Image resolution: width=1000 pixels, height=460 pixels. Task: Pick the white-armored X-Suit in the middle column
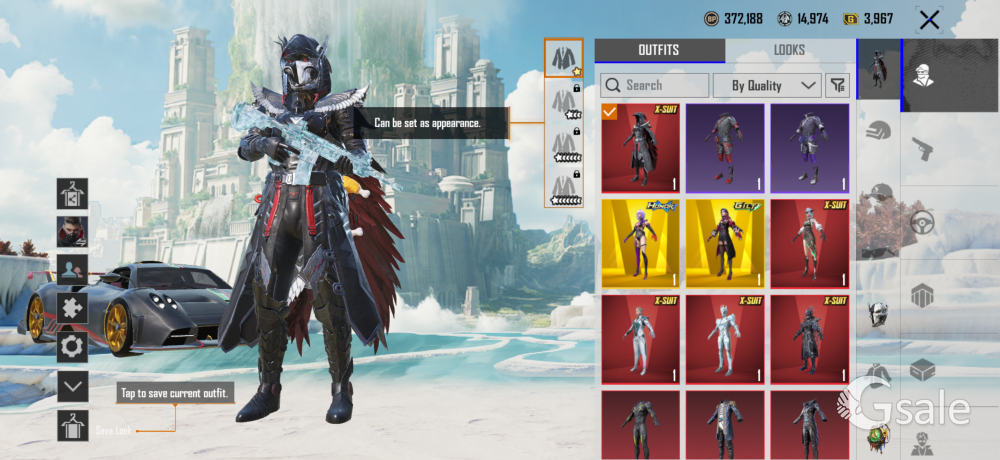724,340
